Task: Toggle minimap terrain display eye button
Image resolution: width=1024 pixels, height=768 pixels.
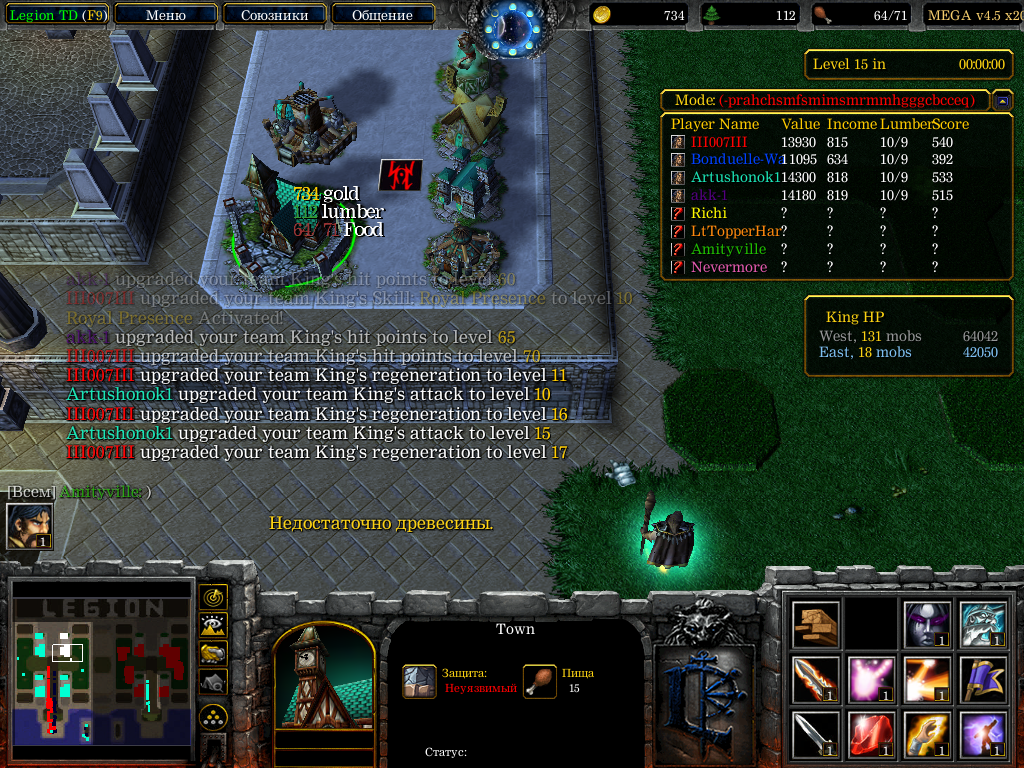Action: point(213,625)
